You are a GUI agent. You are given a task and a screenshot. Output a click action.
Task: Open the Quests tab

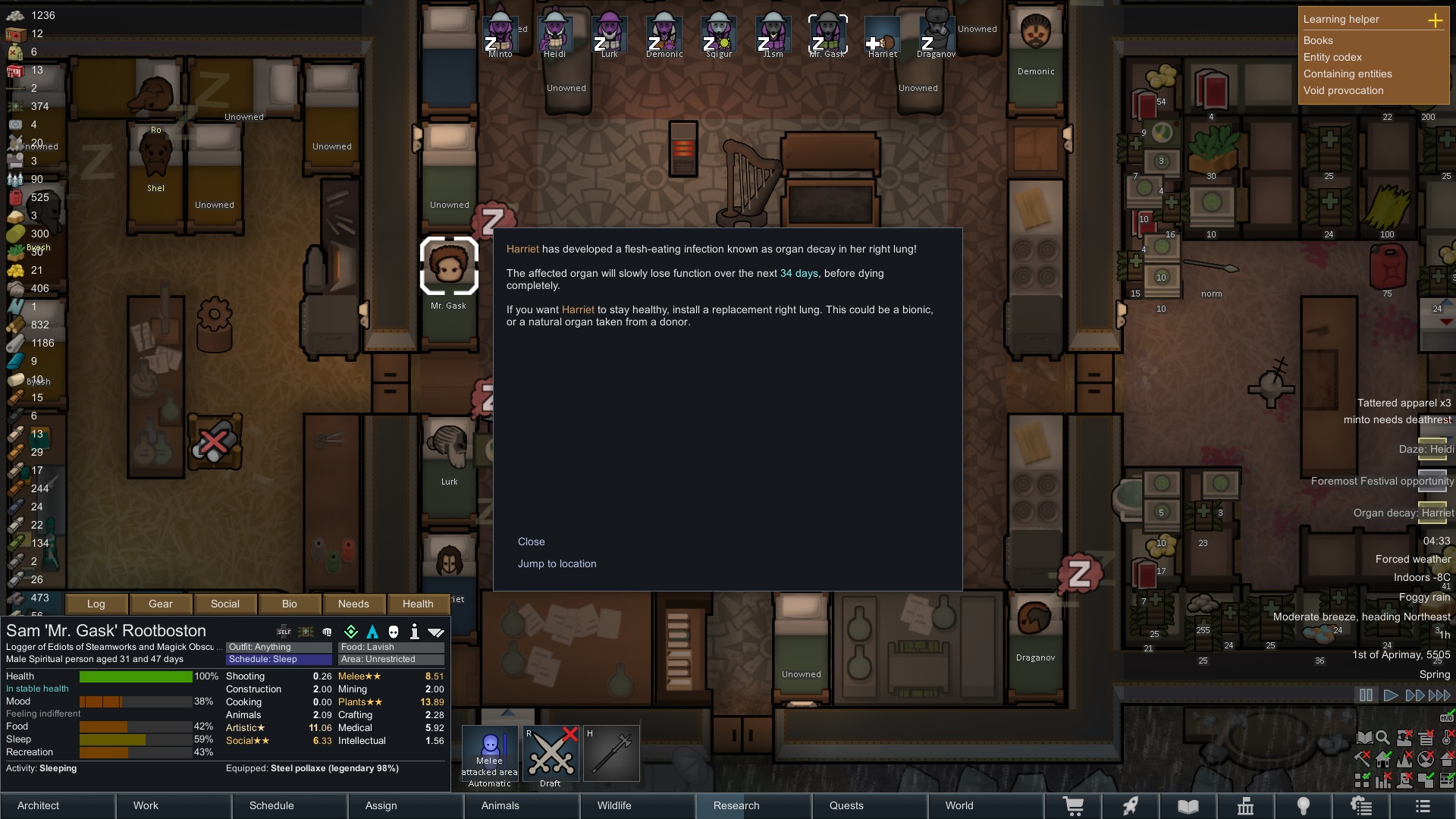click(846, 805)
